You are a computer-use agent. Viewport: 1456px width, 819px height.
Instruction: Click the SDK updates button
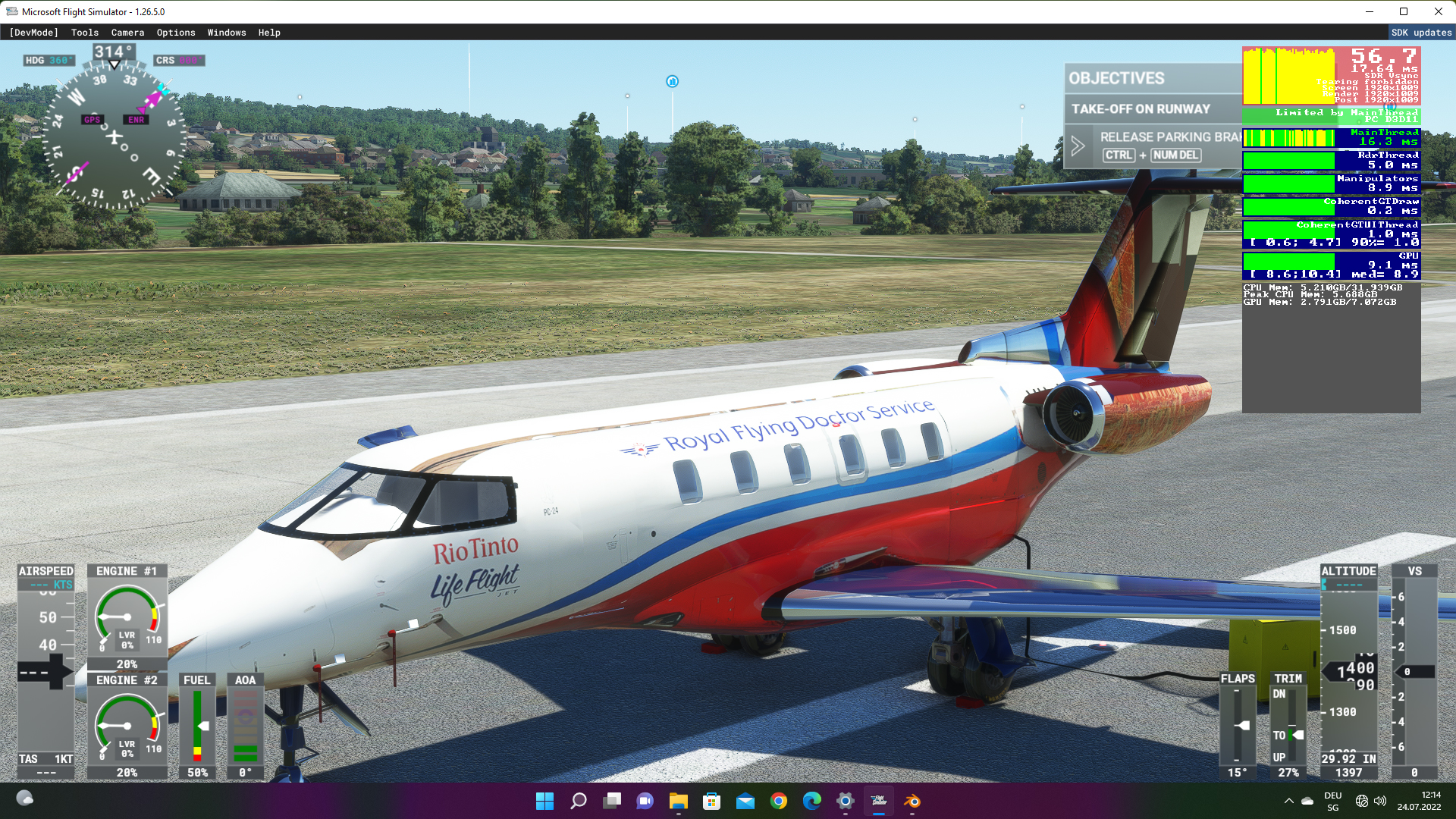click(1421, 33)
